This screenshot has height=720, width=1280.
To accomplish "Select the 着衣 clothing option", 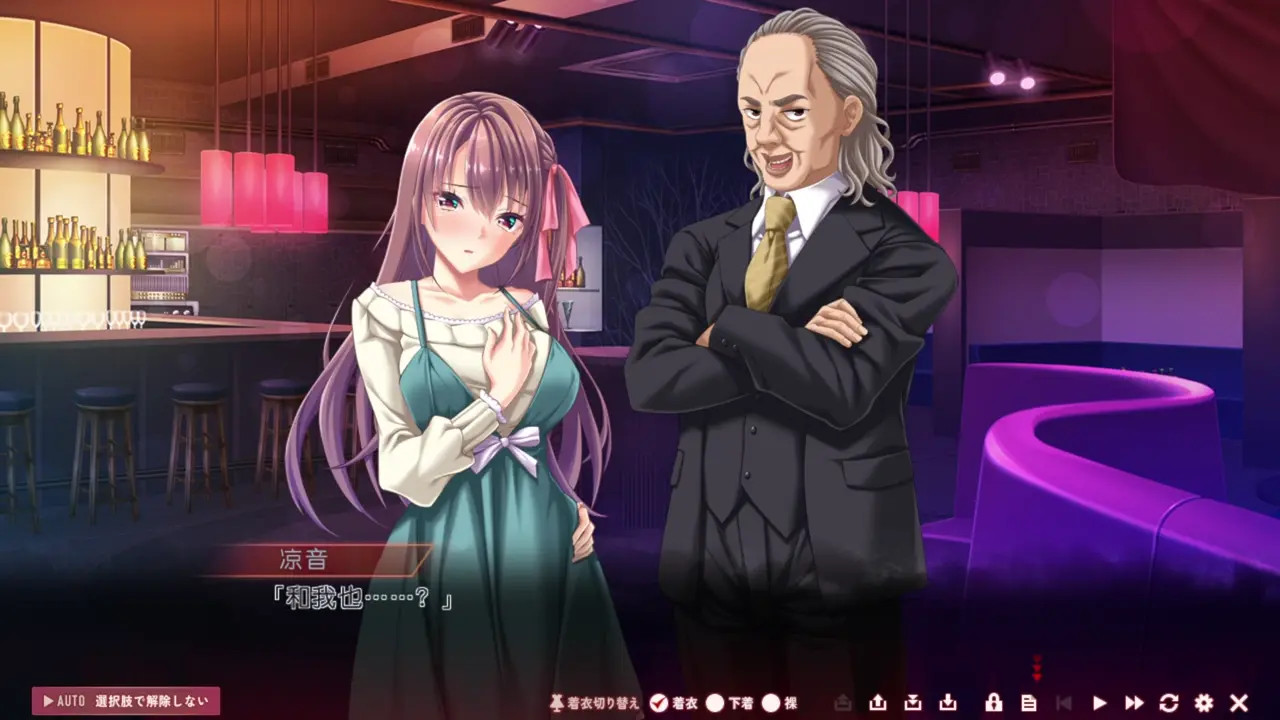I will [658, 703].
